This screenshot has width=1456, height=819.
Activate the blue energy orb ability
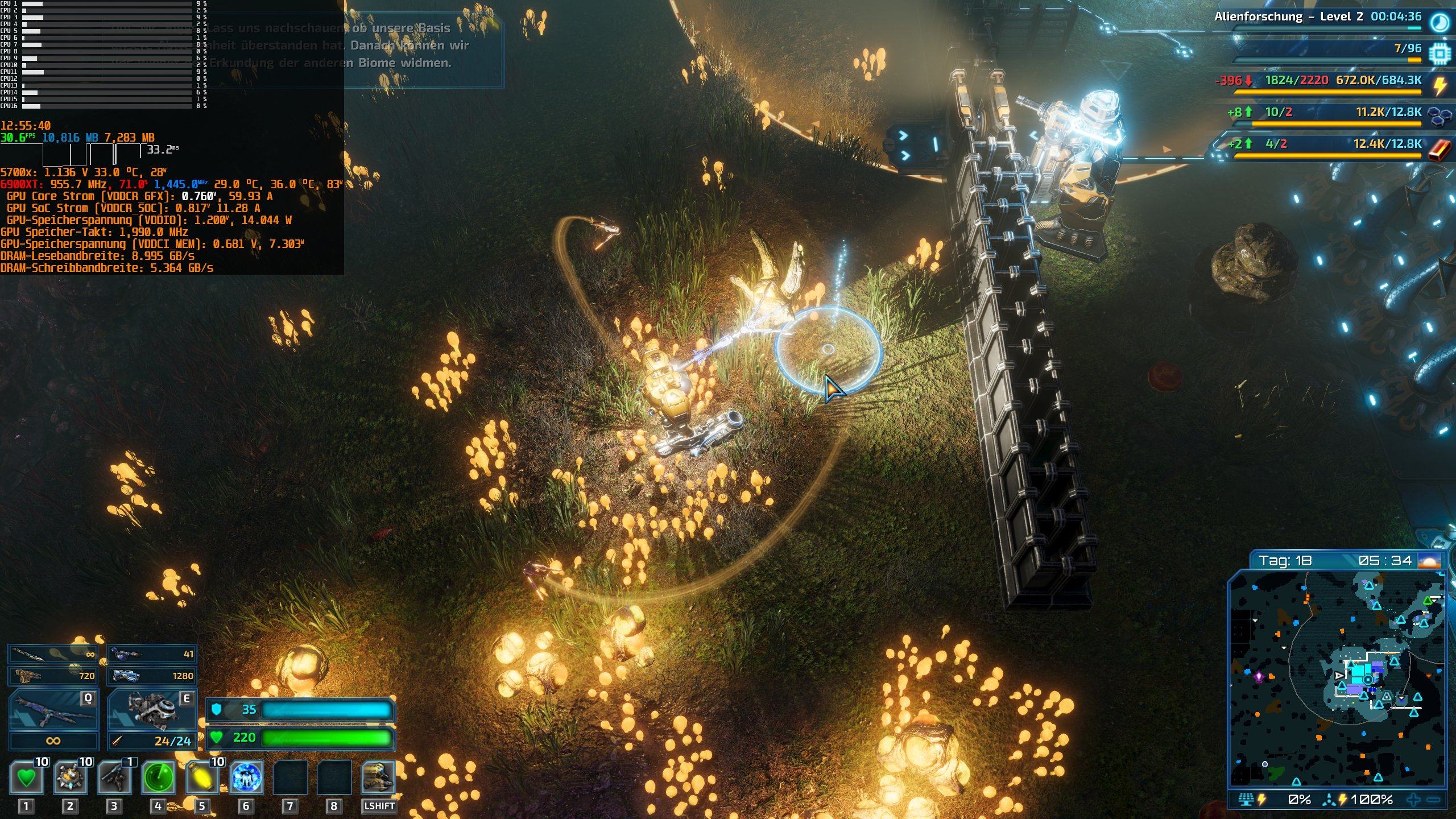coord(246,777)
